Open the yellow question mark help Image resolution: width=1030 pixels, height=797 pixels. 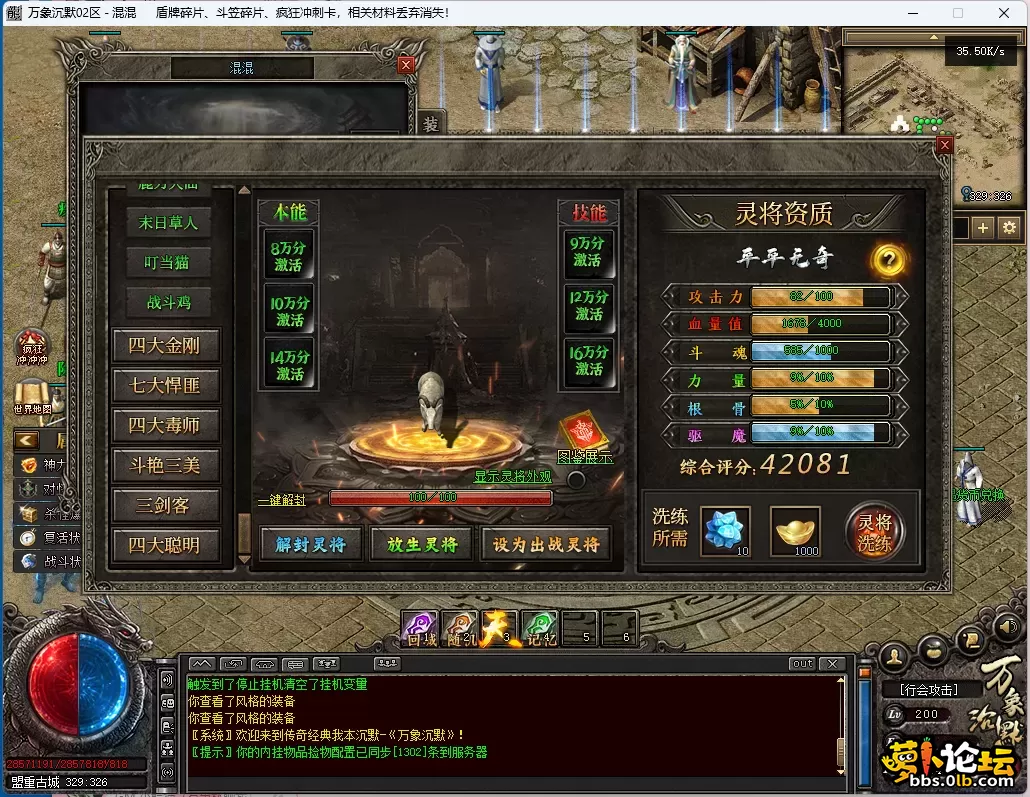coord(889,260)
